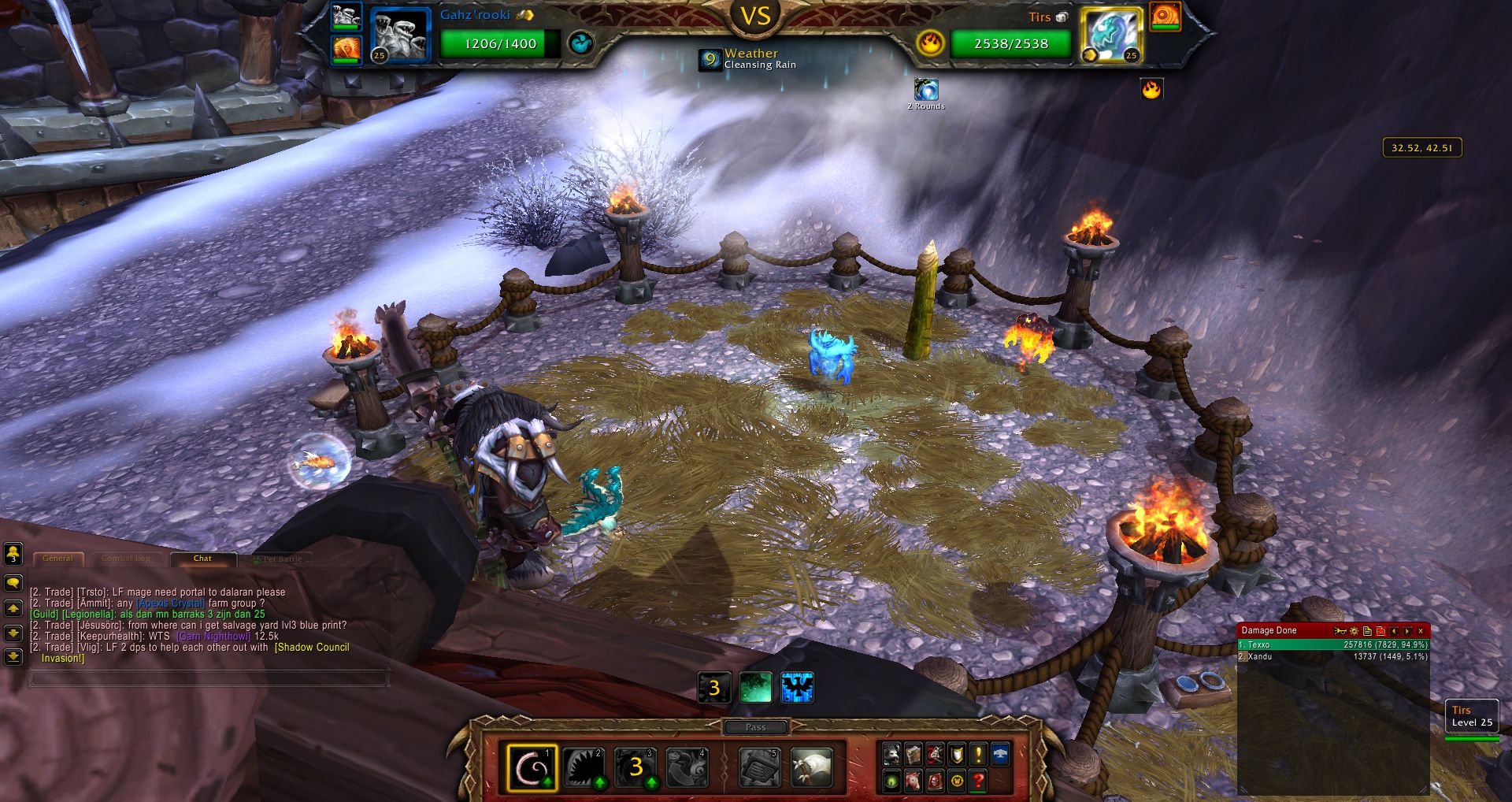Select Texxo's row in the damage meter
The height and width of the screenshot is (802, 1512).
(x=1332, y=644)
